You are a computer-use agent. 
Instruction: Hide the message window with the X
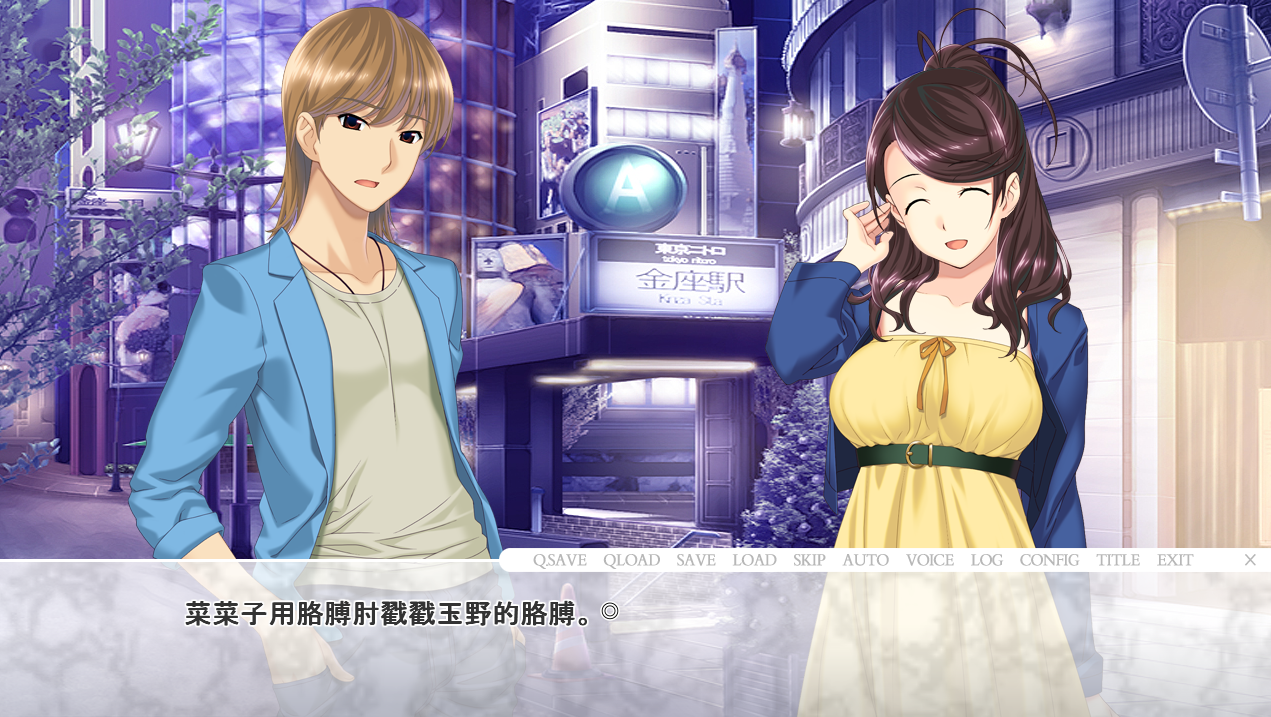pyautogui.click(x=1250, y=560)
